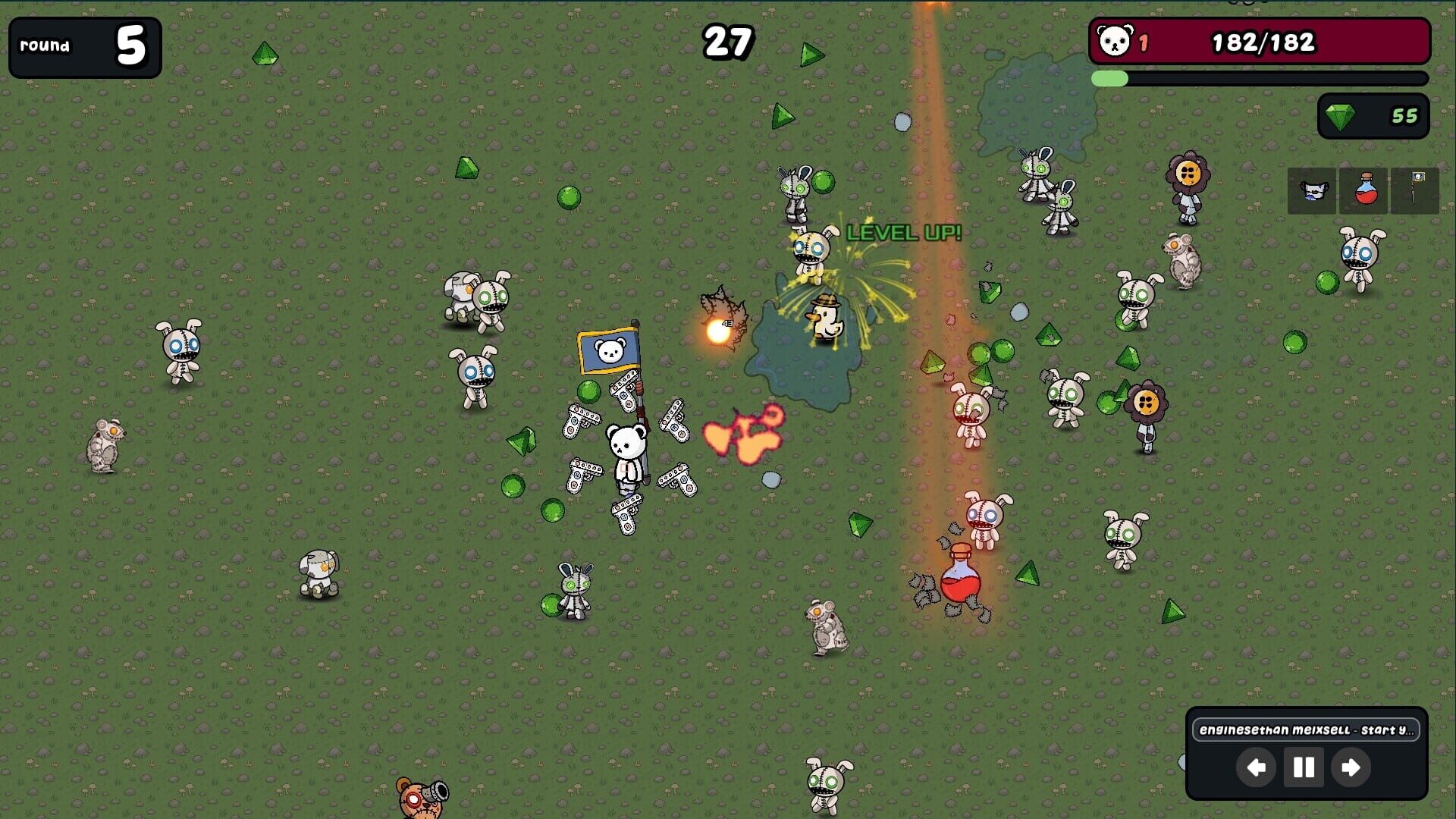Click the green gem currency icon
Image resolution: width=1456 pixels, height=819 pixels.
click(x=1338, y=115)
